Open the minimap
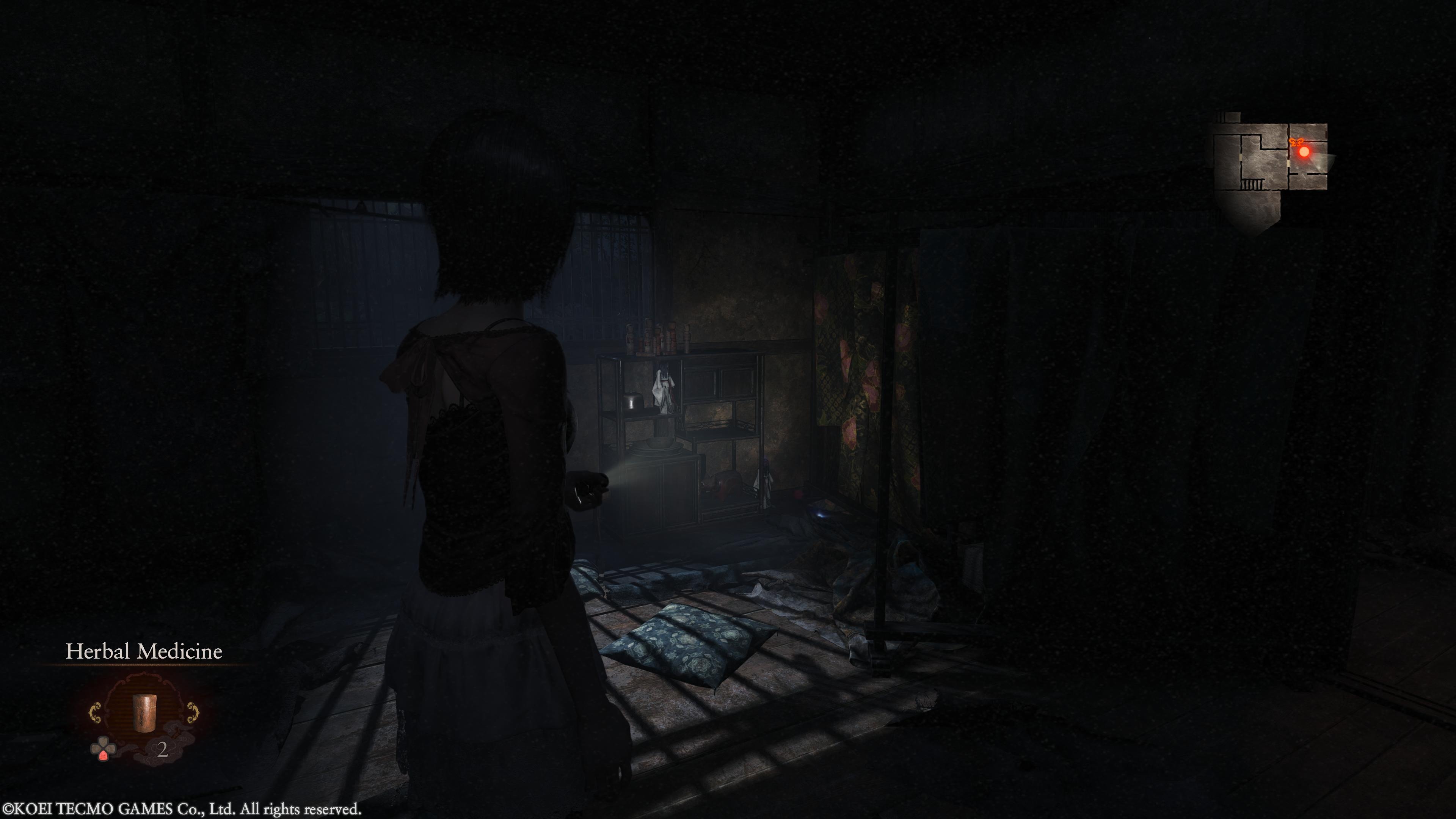Image resolution: width=1456 pixels, height=819 pixels. tap(1272, 164)
